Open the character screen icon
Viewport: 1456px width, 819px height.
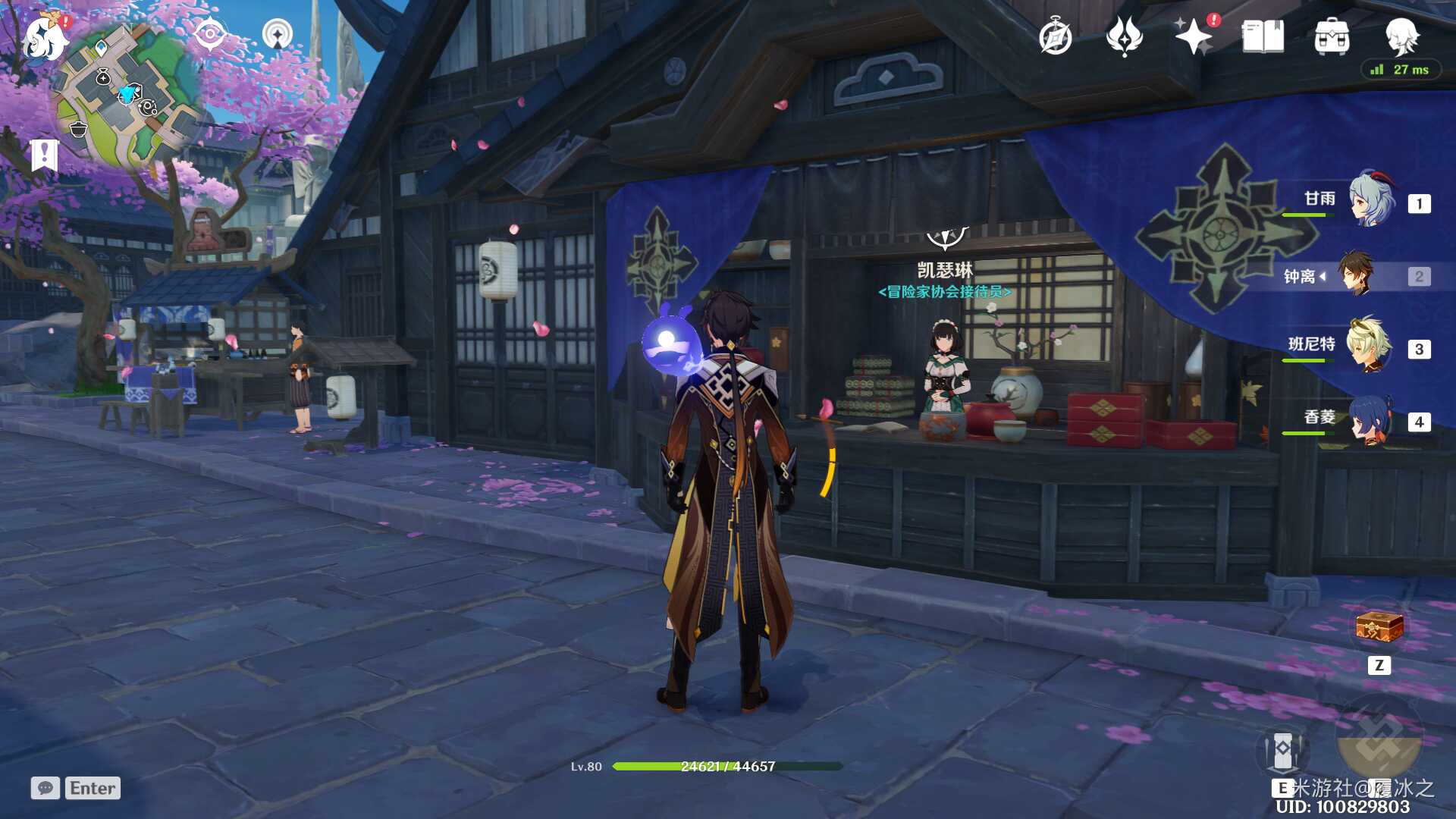[1401, 36]
